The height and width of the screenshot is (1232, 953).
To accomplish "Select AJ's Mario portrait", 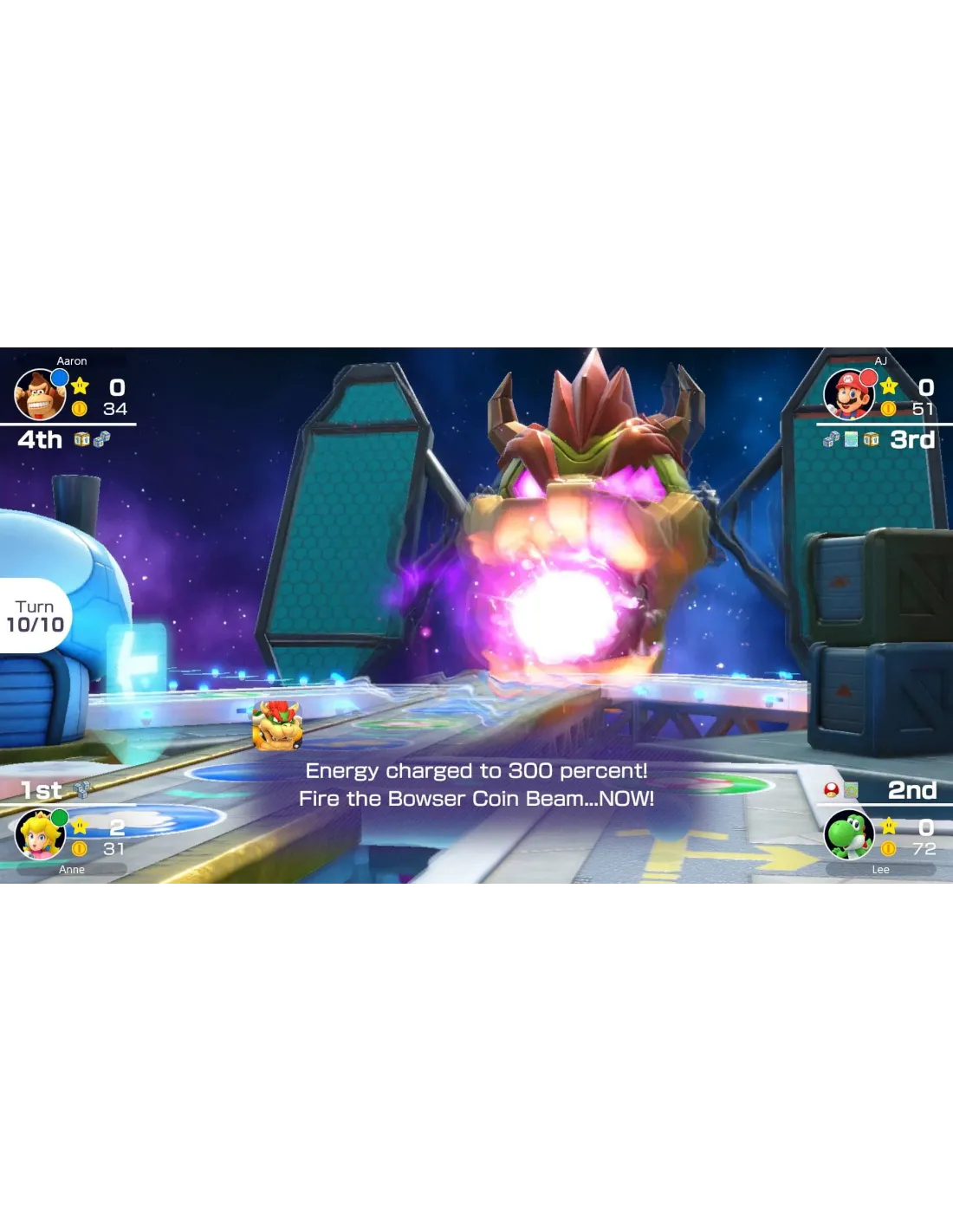I will tap(848, 395).
